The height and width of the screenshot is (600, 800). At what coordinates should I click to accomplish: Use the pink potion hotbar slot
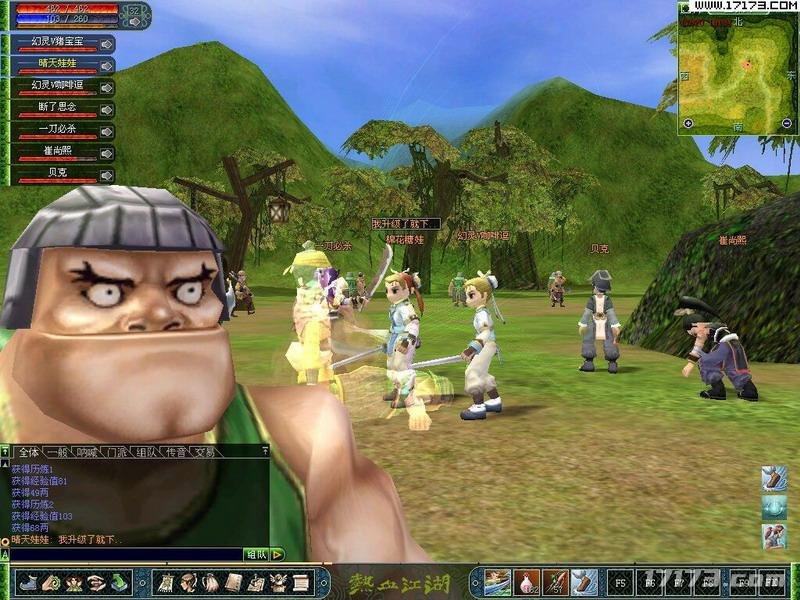point(527,580)
